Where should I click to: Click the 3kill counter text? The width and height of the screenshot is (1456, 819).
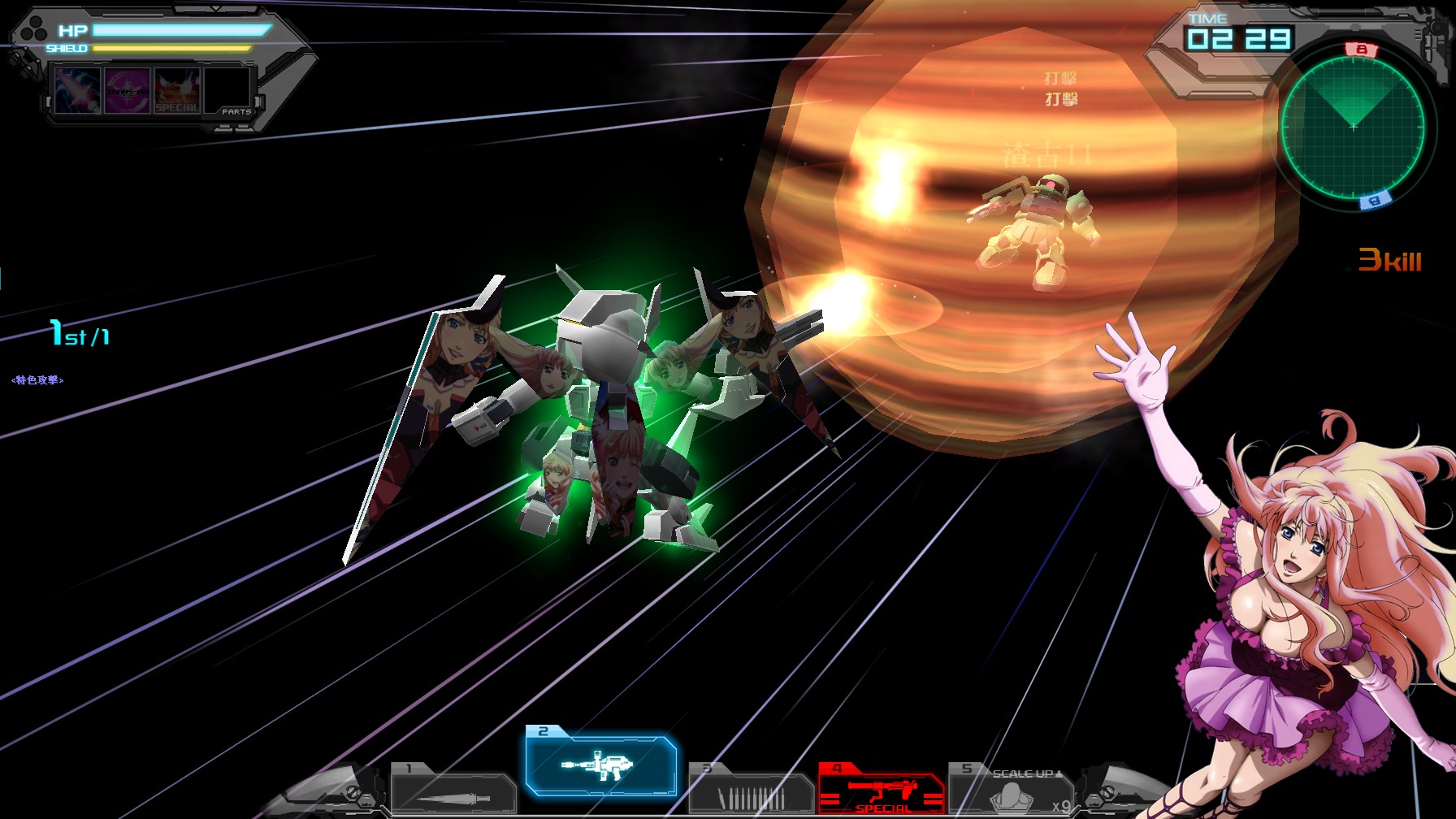point(1392,259)
